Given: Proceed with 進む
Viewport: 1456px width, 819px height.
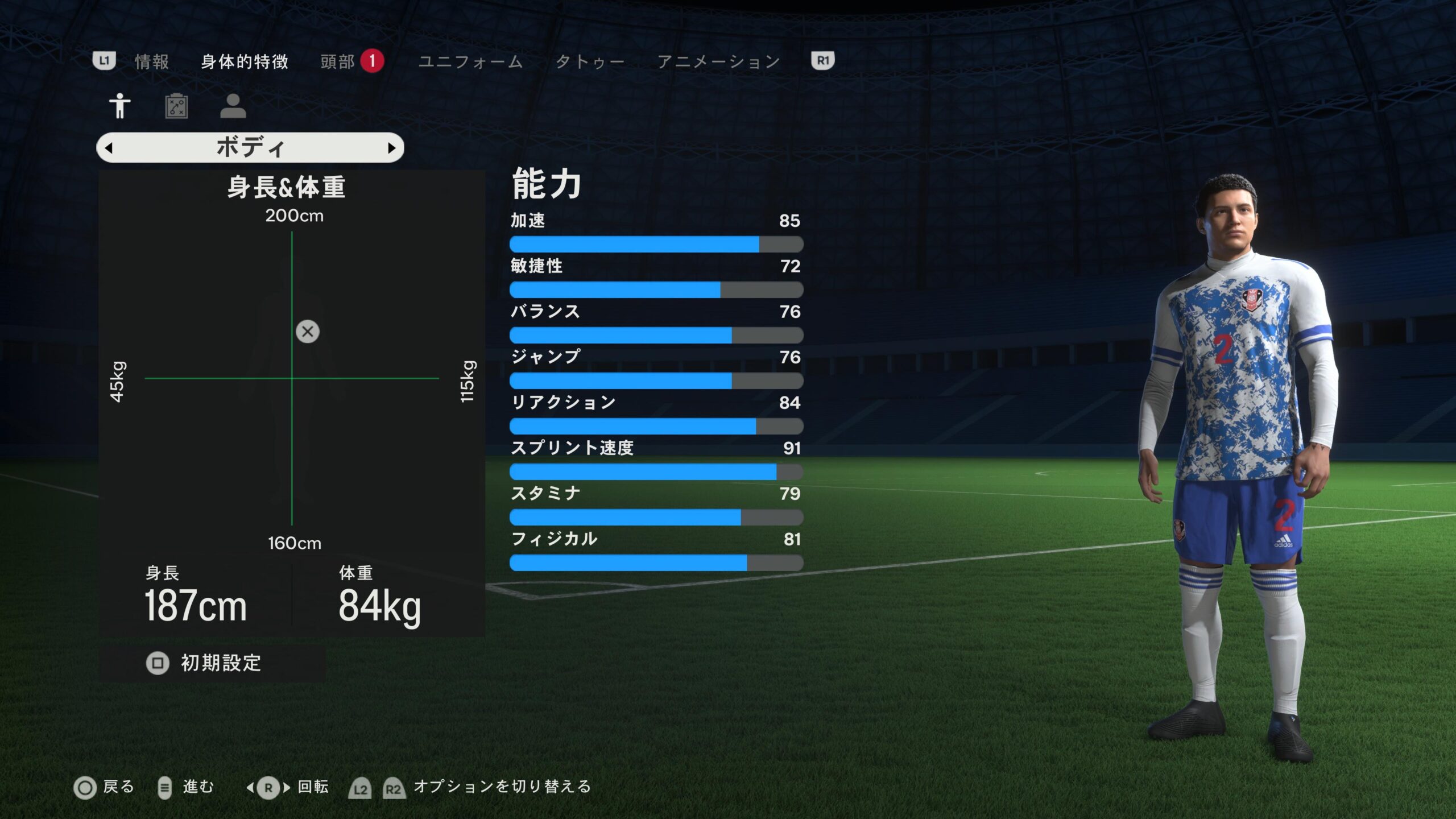Looking at the screenshot, I should [x=185, y=788].
